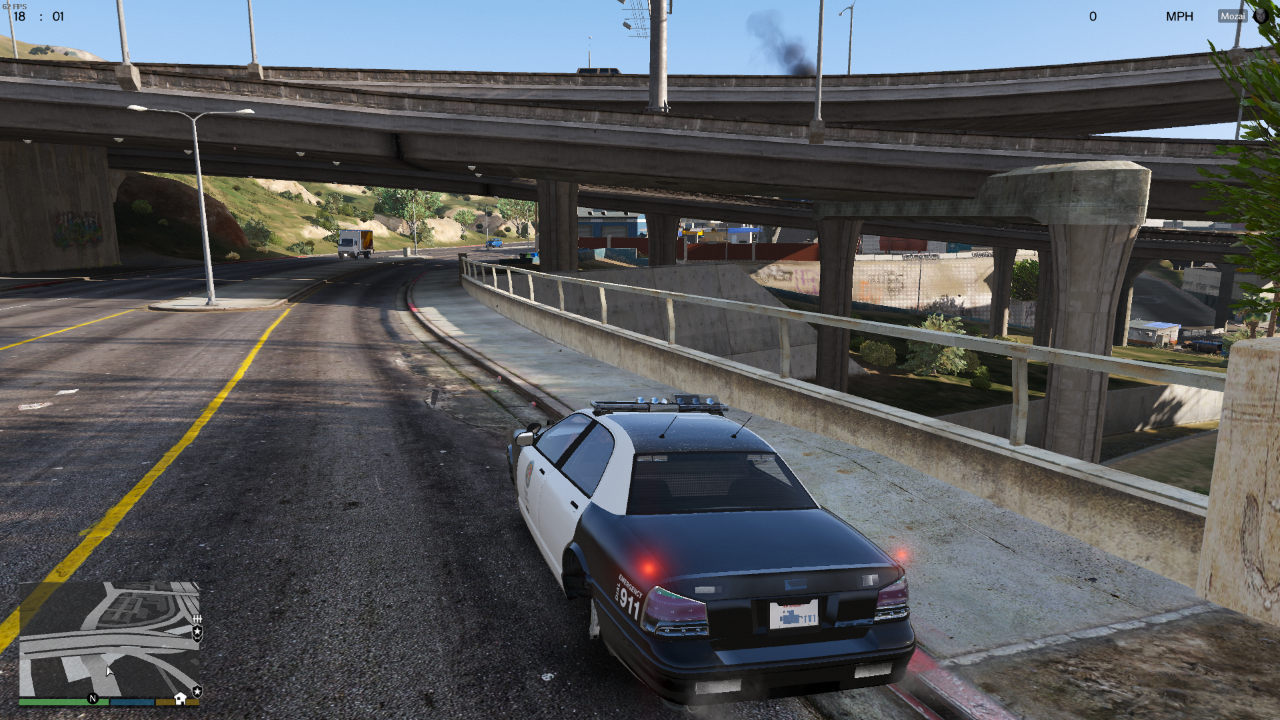Select the striped bars blip on minimap edge
Screen dimensions: 1280x720
pyautogui.click(x=197, y=620)
